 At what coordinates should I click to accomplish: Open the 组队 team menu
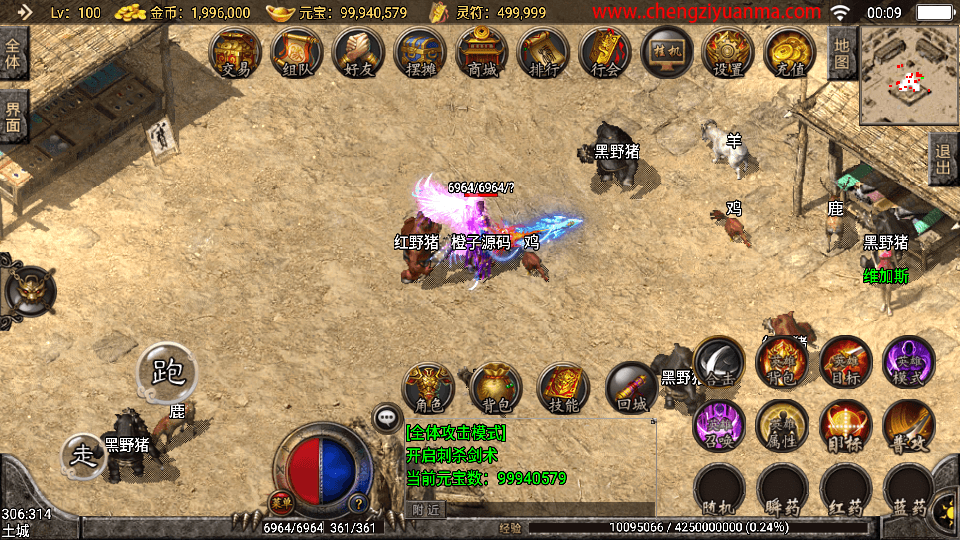pyautogui.click(x=298, y=52)
